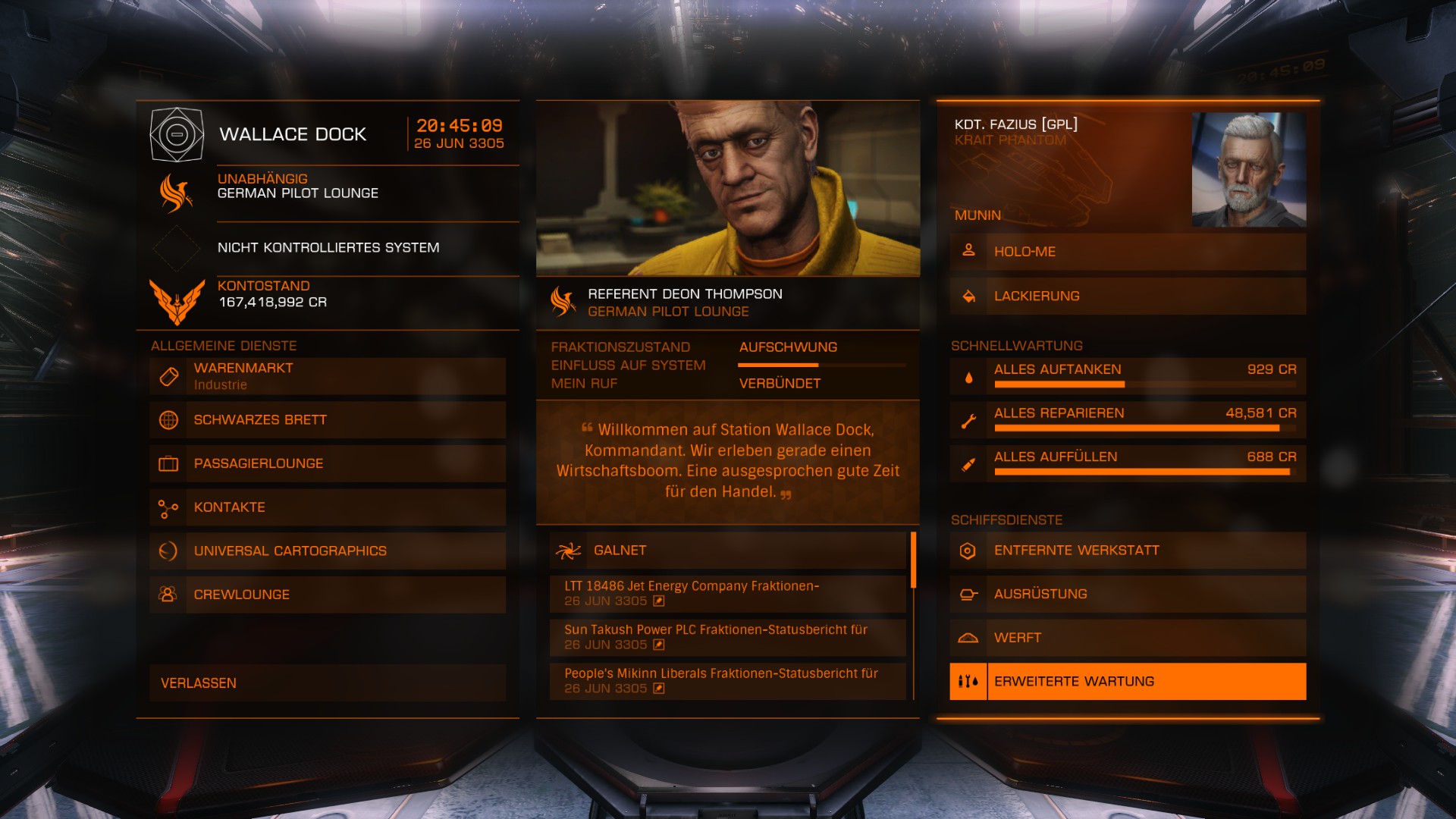Open Entfernte Werkstatt remote workshop
This screenshot has width=1456, height=819.
1128,551
